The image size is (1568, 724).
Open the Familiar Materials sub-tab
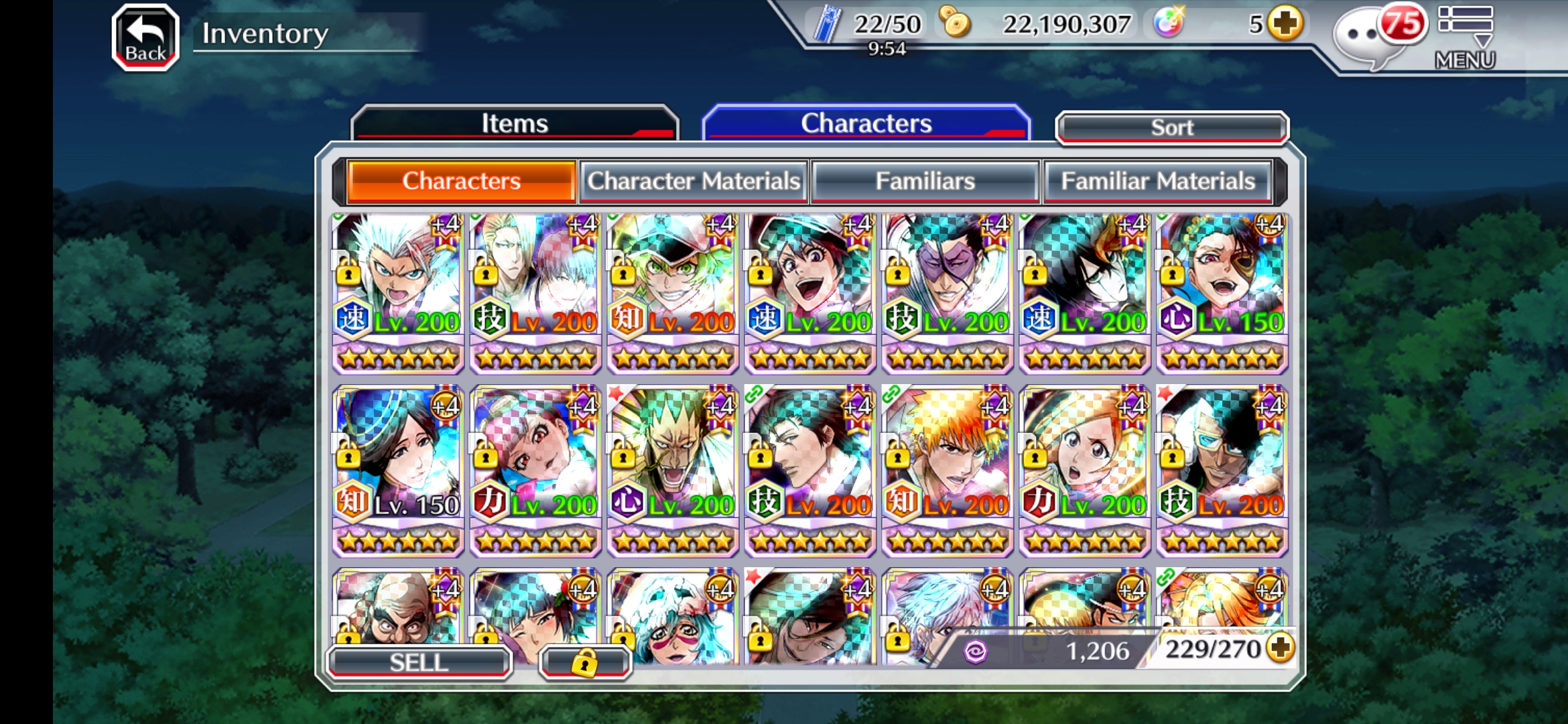[1157, 181]
